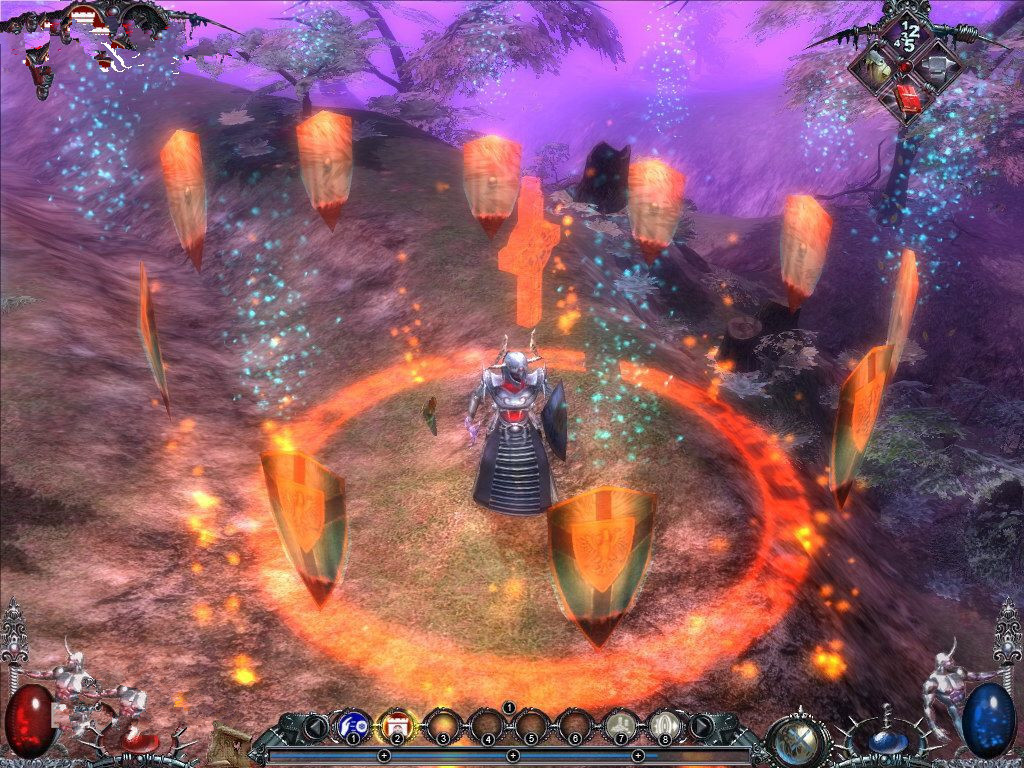Click the crossed-swords orb beside the hotbar
This screenshot has width=1024, height=768.
tap(798, 739)
